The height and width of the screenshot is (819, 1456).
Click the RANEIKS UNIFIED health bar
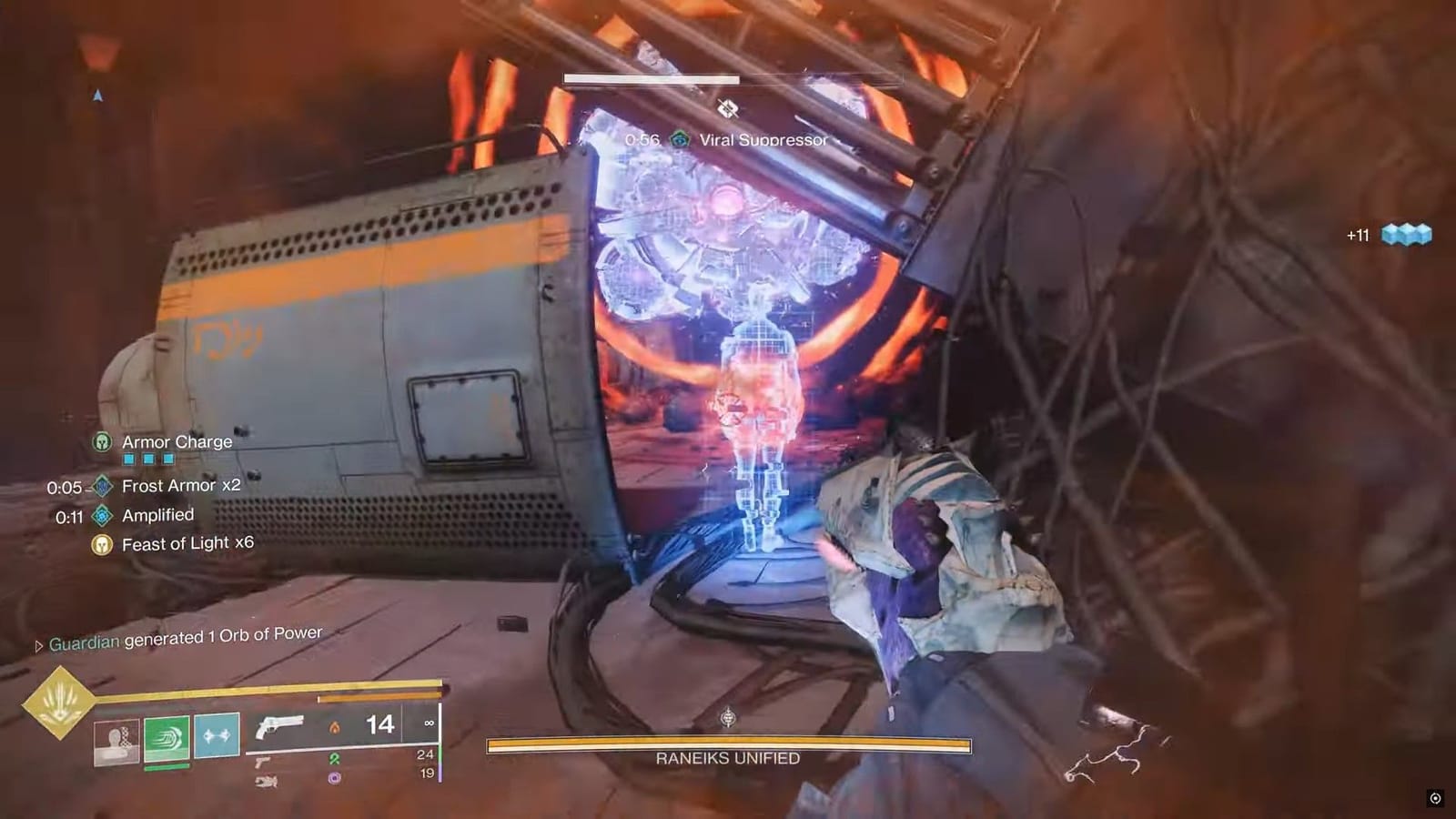coord(726,743)
